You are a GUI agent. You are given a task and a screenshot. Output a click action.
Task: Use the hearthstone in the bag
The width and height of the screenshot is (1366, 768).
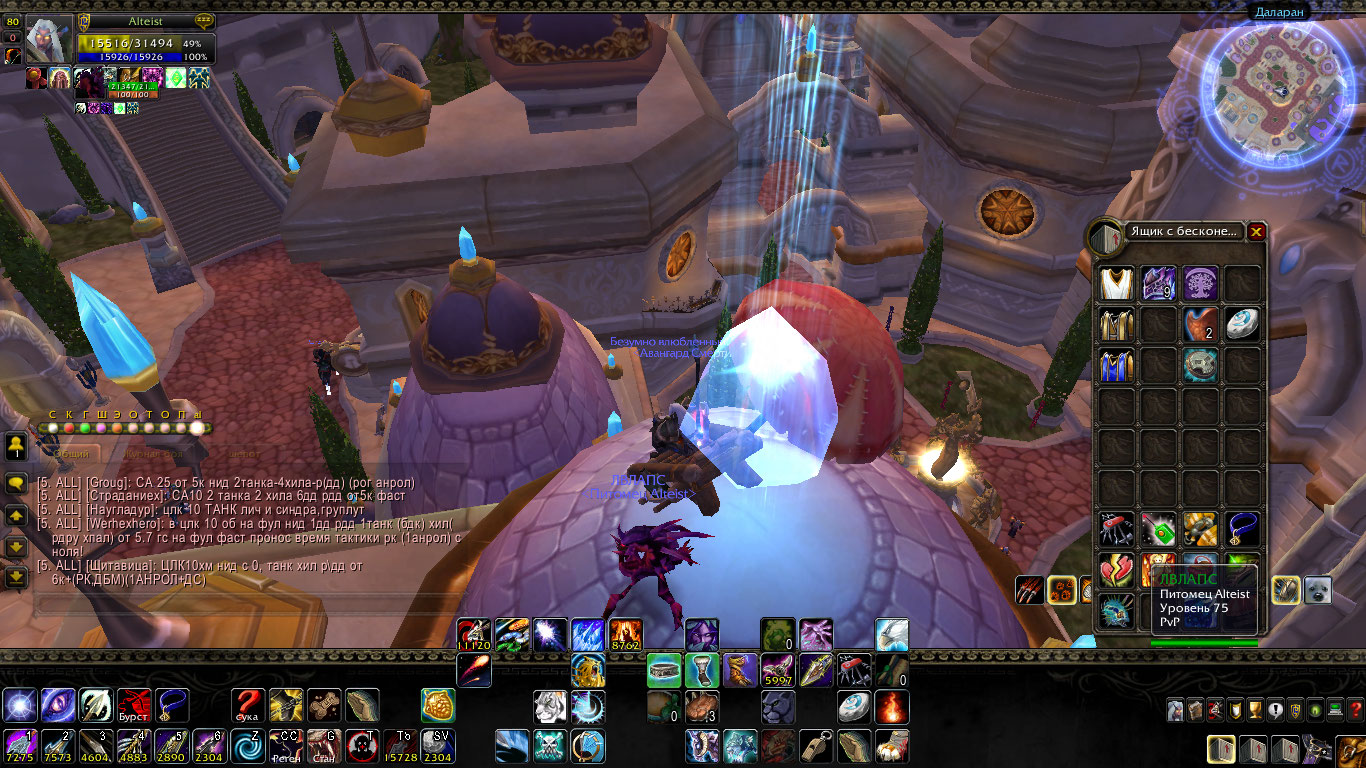click(x=1243, y=324)
